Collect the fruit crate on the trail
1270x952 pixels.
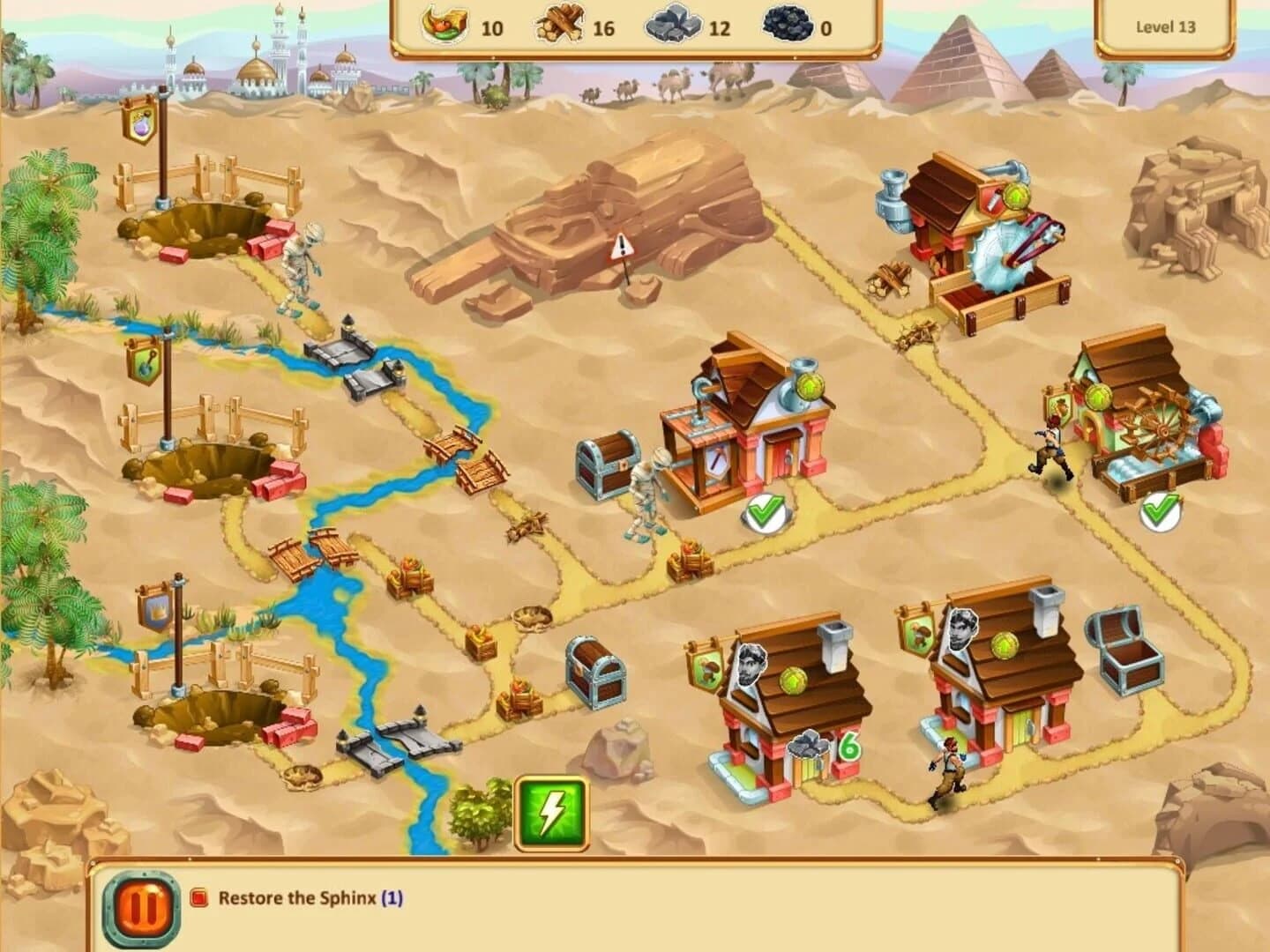[410, 577]
